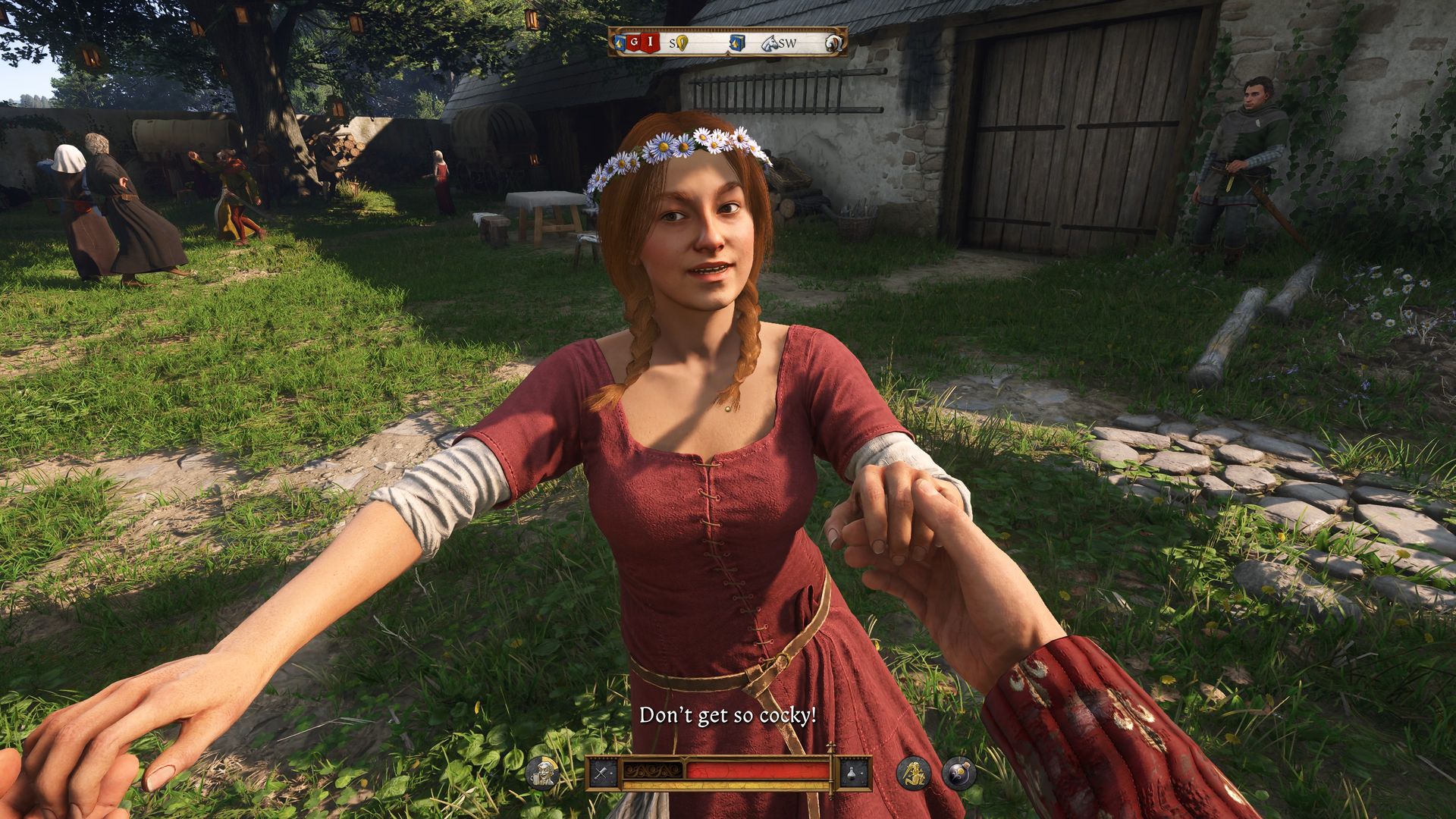Viewport: 1456px width, 819px height.
Task: Select the red G banner compass marker
Action: pos(632,43)
